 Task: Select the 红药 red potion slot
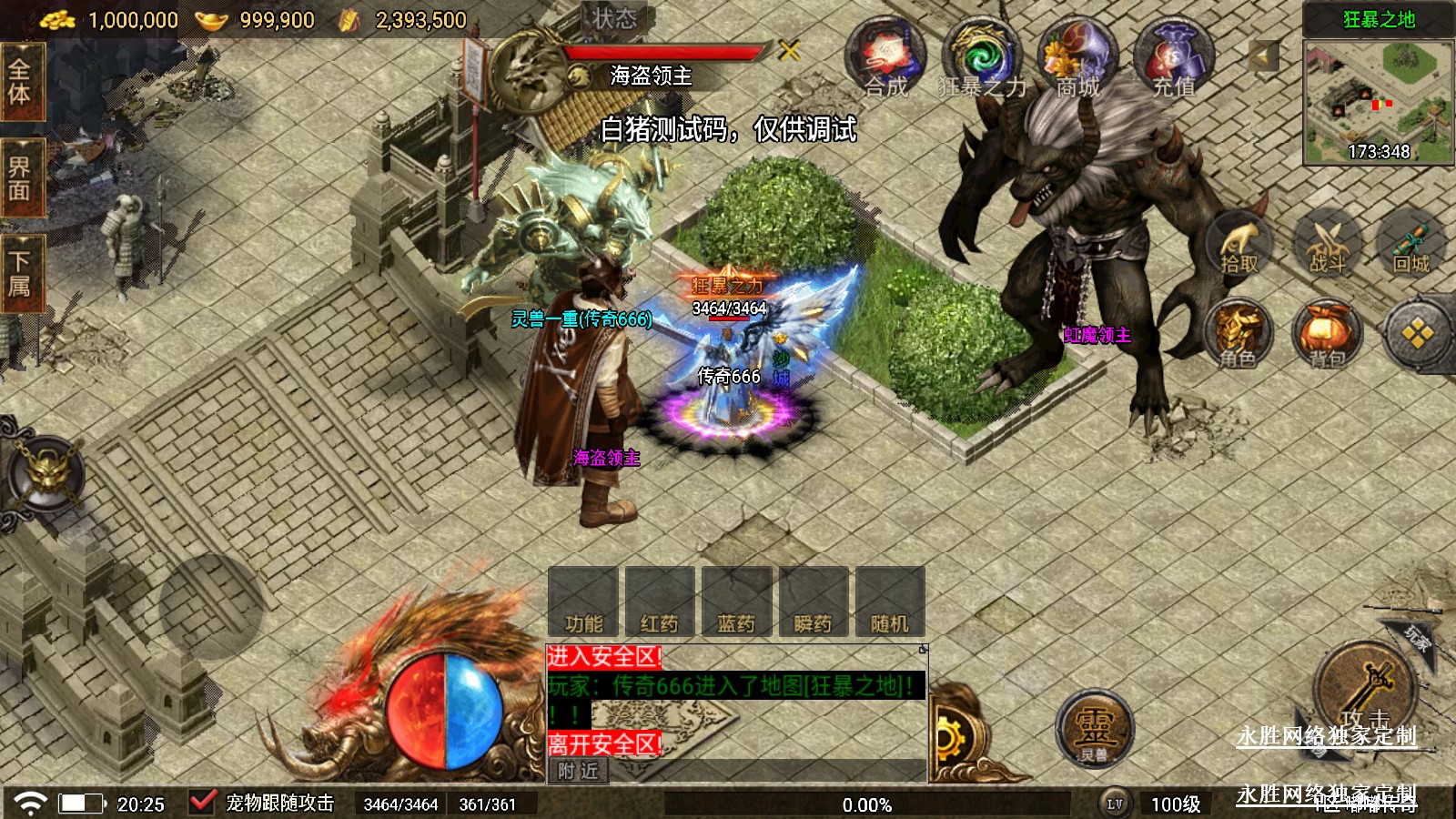(660, 602)
